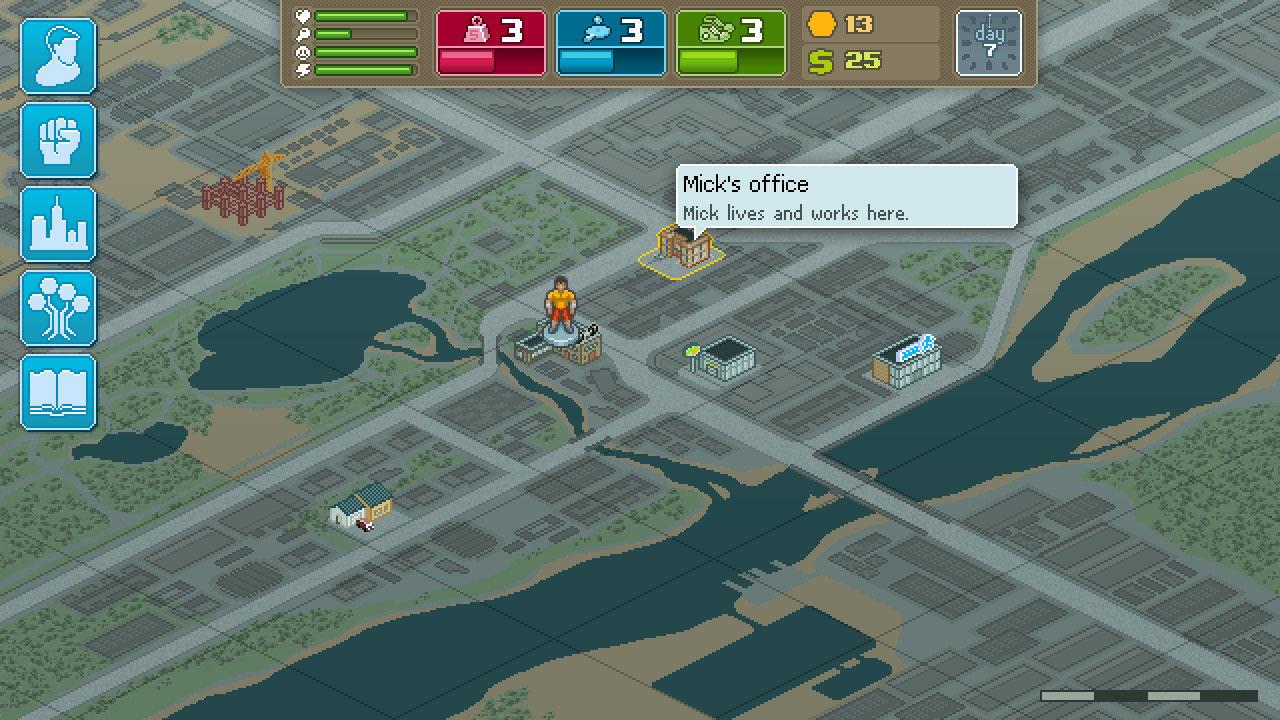Click the heart icon beside the top bar
Image resolution: width=1280 pixels, height=720 pixels.
coord(301,16)
